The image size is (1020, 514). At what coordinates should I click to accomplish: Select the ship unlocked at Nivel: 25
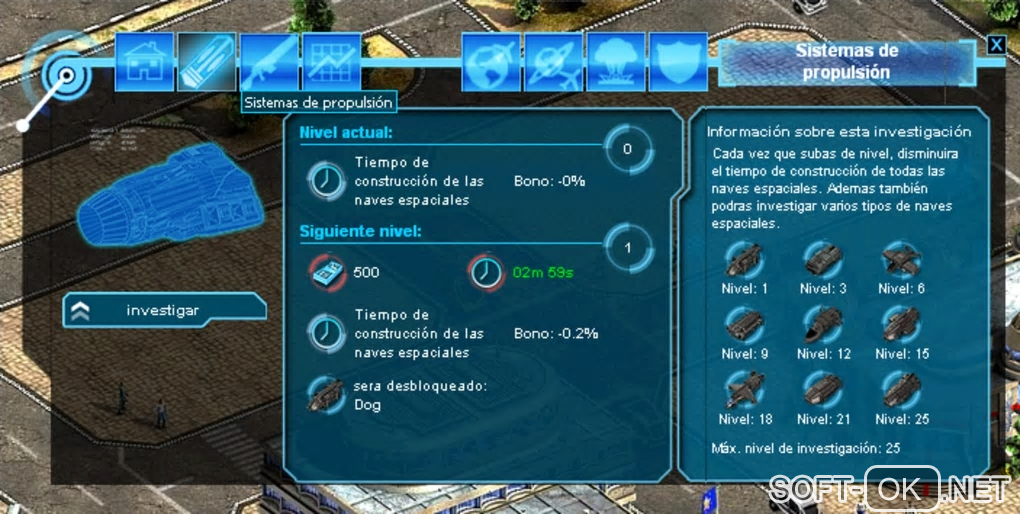click(901, 390)
